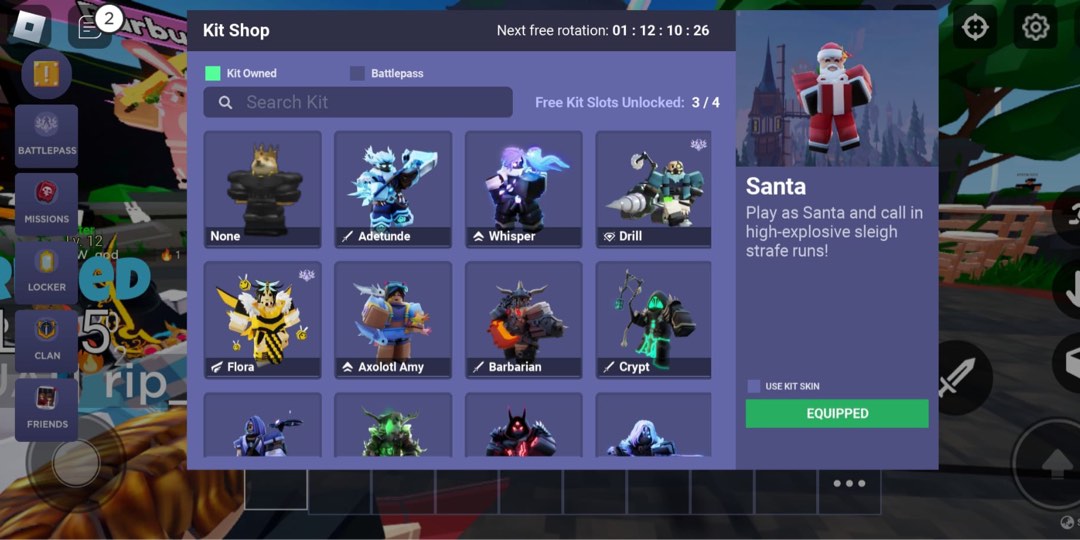Select the None kit option

[262, 189]
